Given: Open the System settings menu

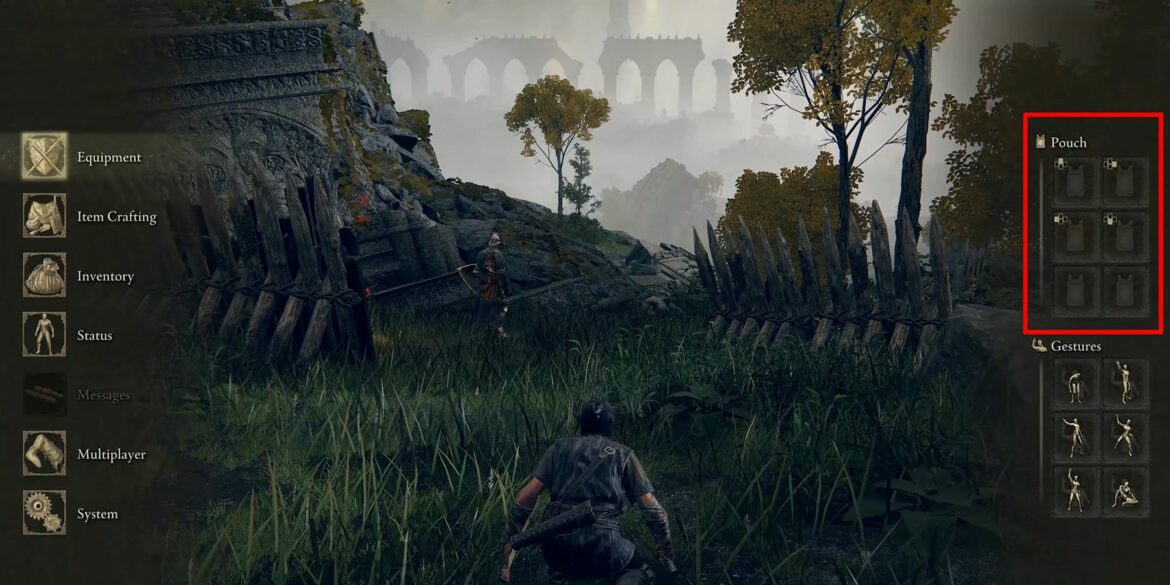Looking at the screenshot, I should tap(97, 514).
